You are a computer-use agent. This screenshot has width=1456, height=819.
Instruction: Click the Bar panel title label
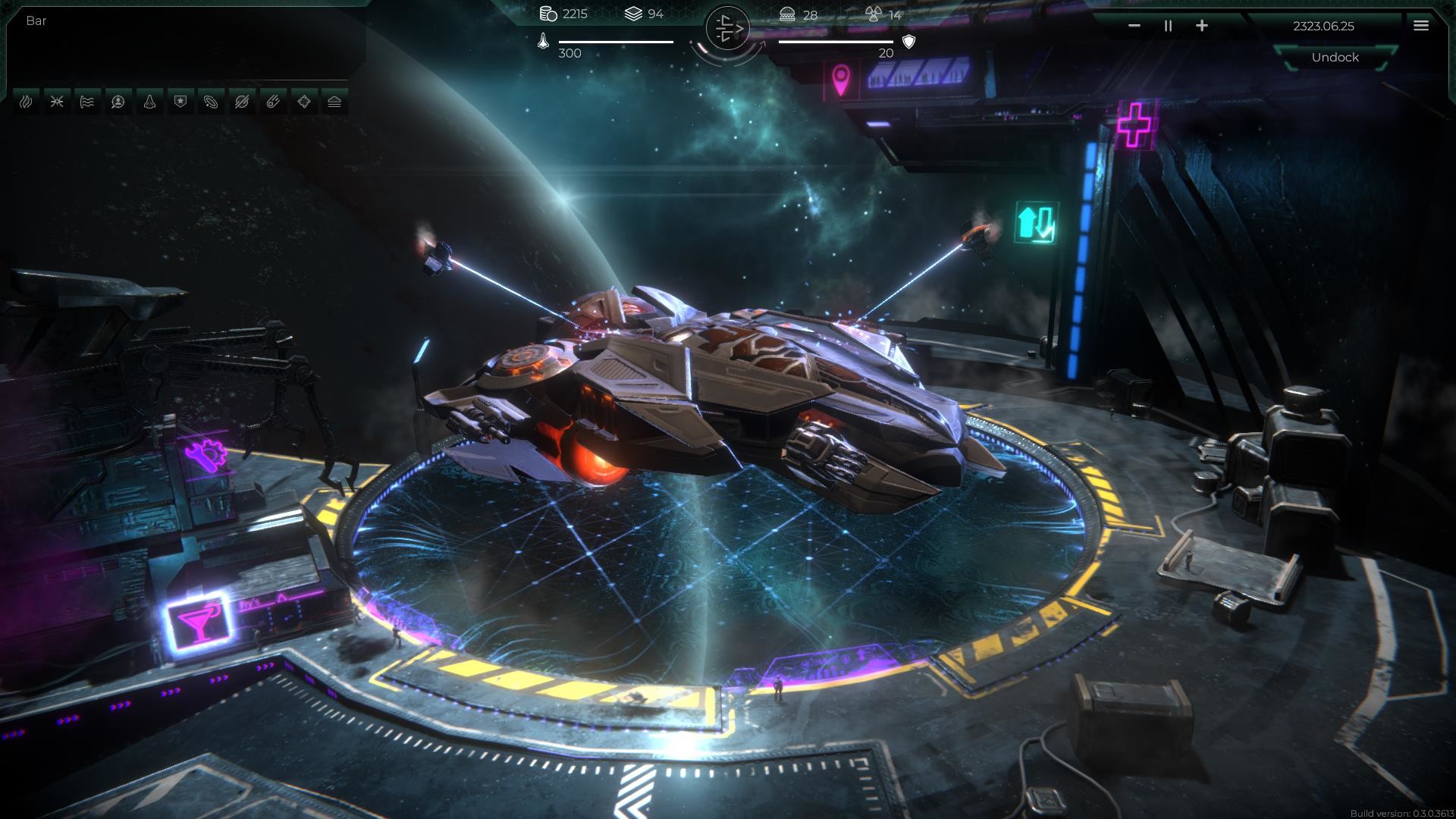[x=34, y=20]
